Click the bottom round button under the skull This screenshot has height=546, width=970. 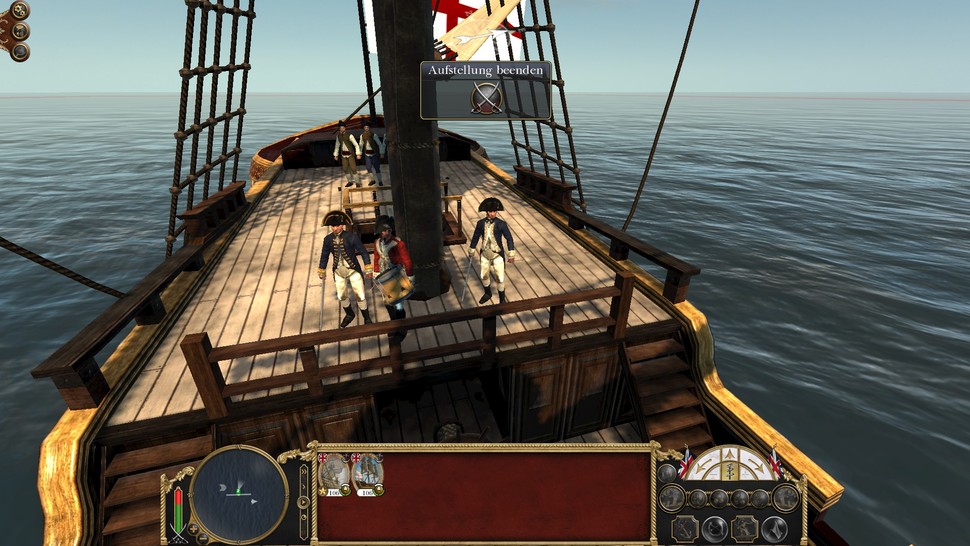pyautogui.click(x=20, y=50)
